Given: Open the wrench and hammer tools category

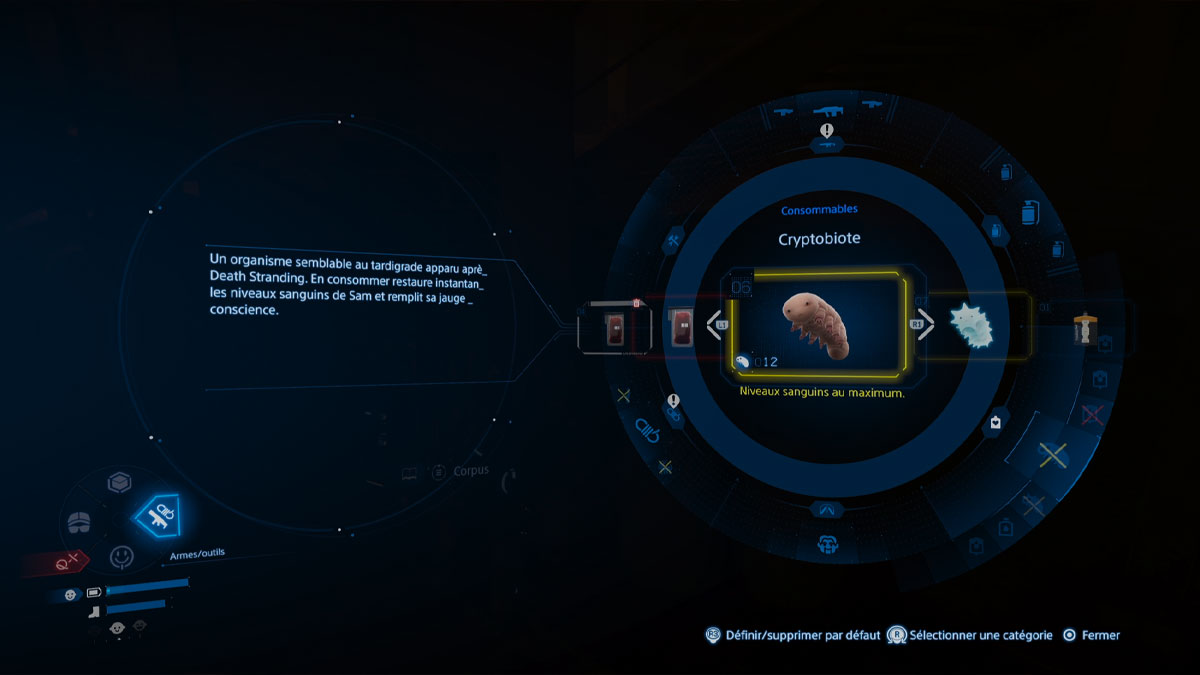Looking at the screenshot, I should [x=673, y=242].
